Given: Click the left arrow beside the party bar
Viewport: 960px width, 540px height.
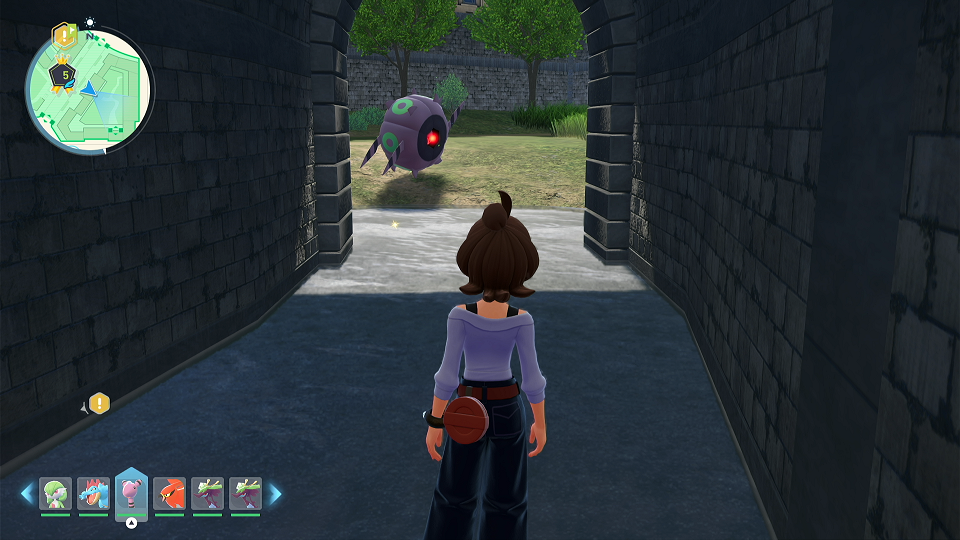Looking at the screenshot, I should pos(27,493).
